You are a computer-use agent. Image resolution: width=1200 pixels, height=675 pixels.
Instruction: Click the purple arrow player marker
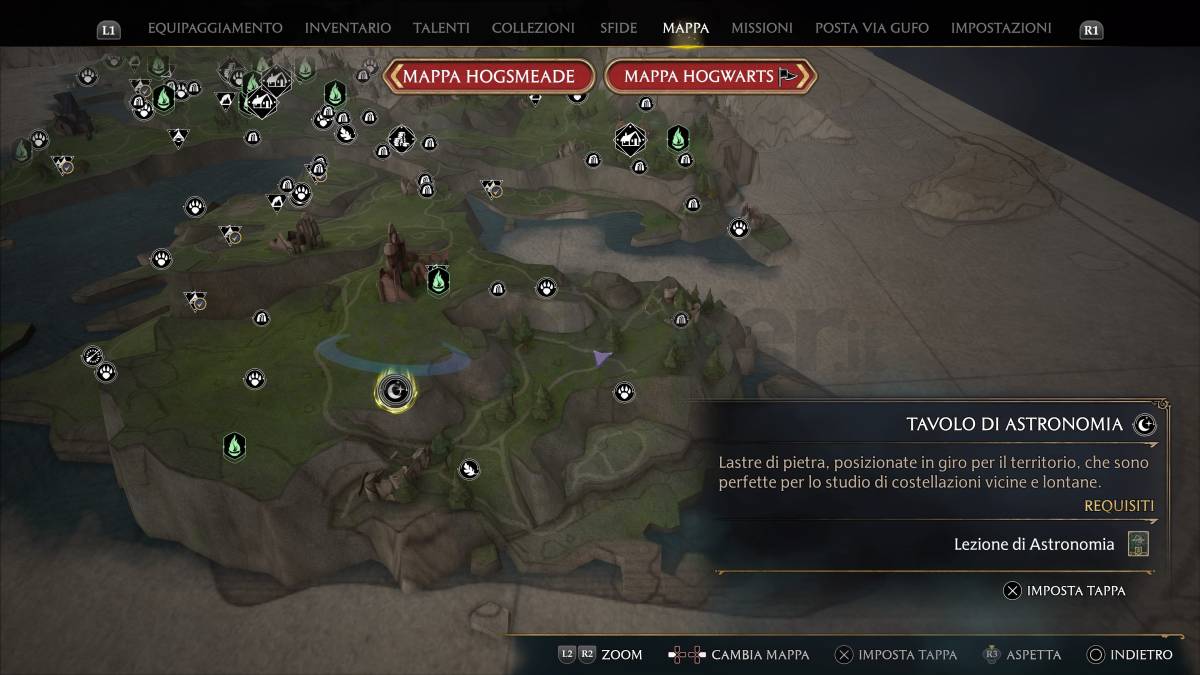(x=600, y=356)
